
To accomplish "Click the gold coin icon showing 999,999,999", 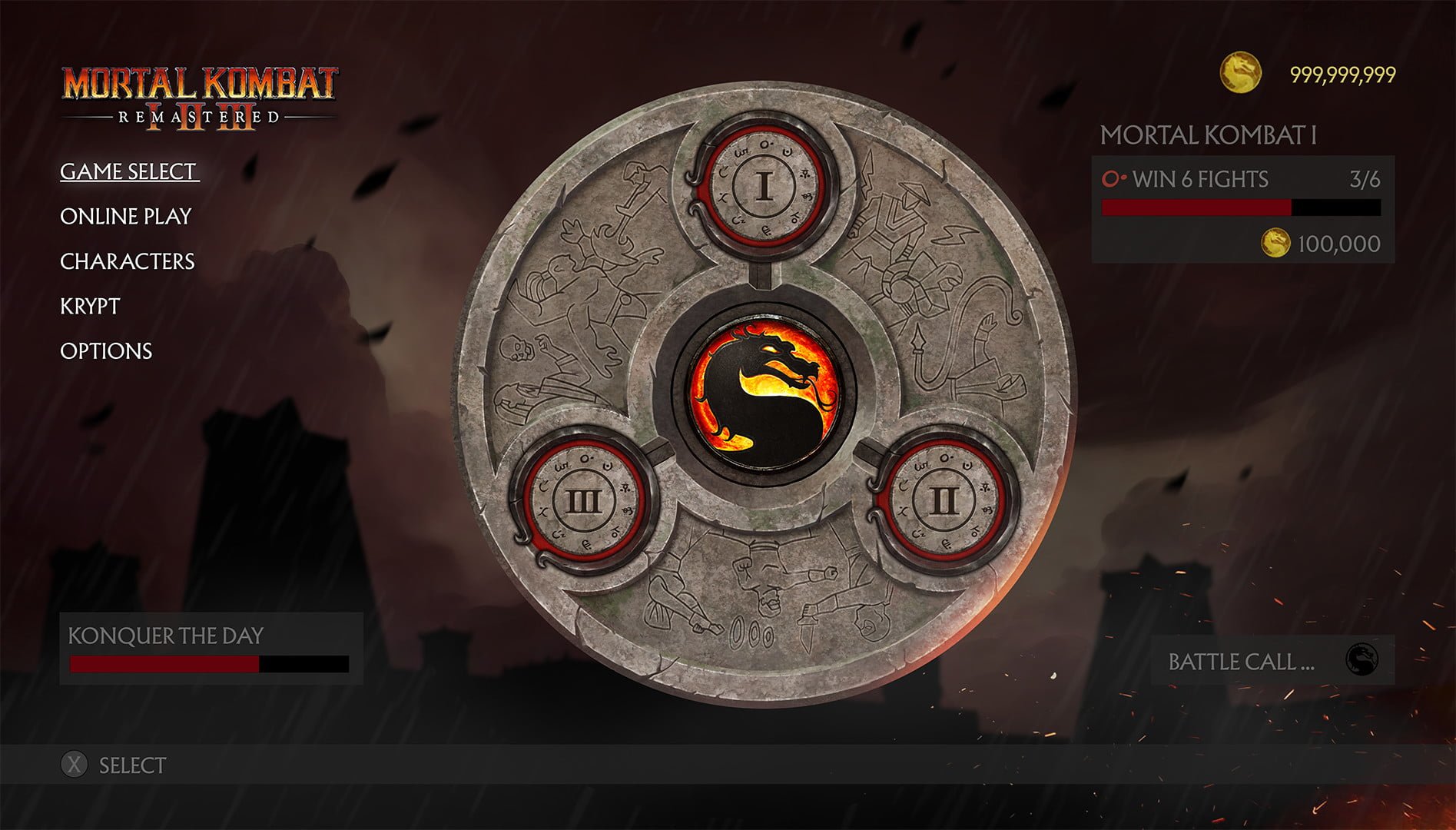I will pyautogui.click(x=1242, y=74).
